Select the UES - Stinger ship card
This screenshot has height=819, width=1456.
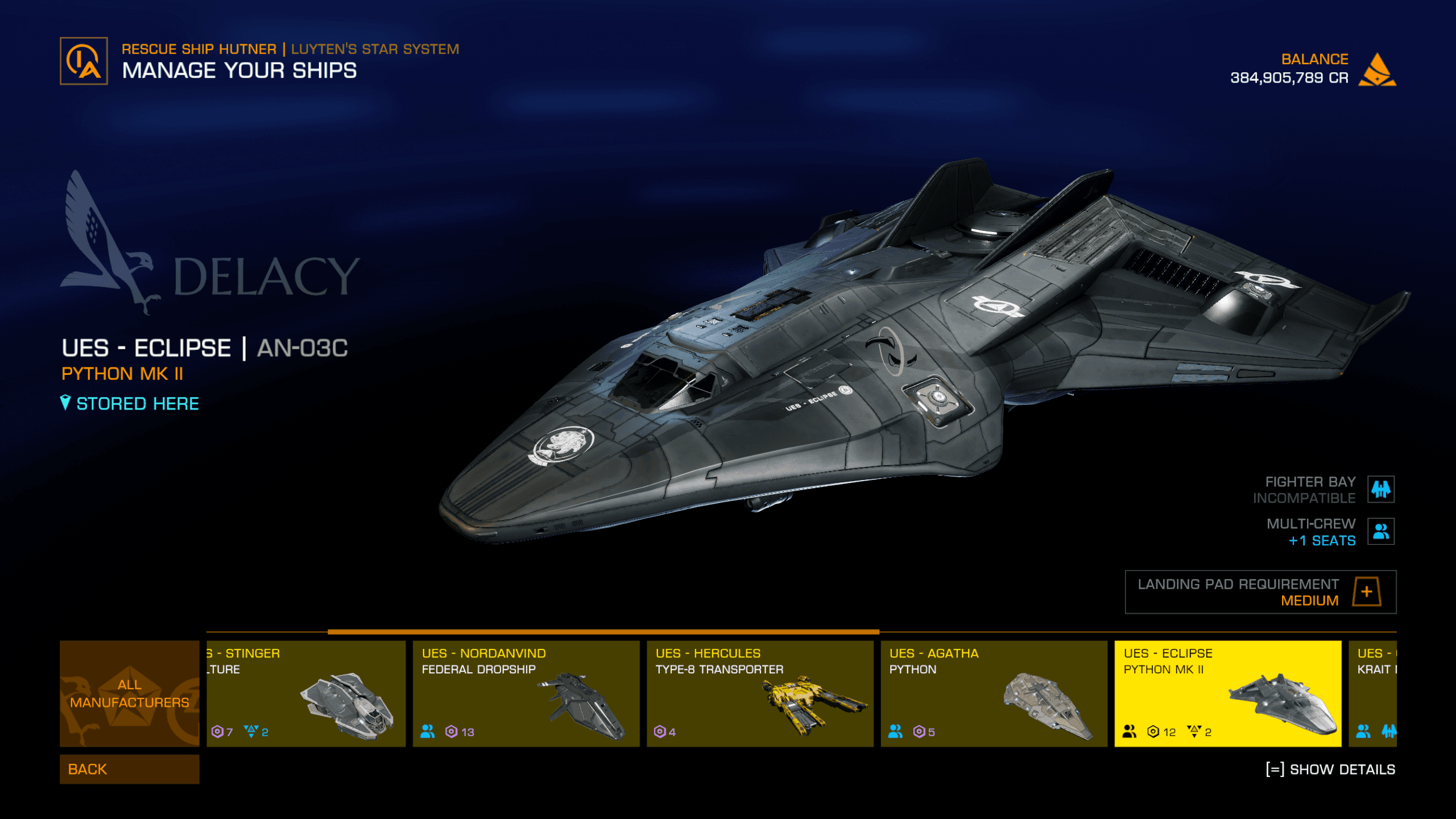(x=306, y=693)
